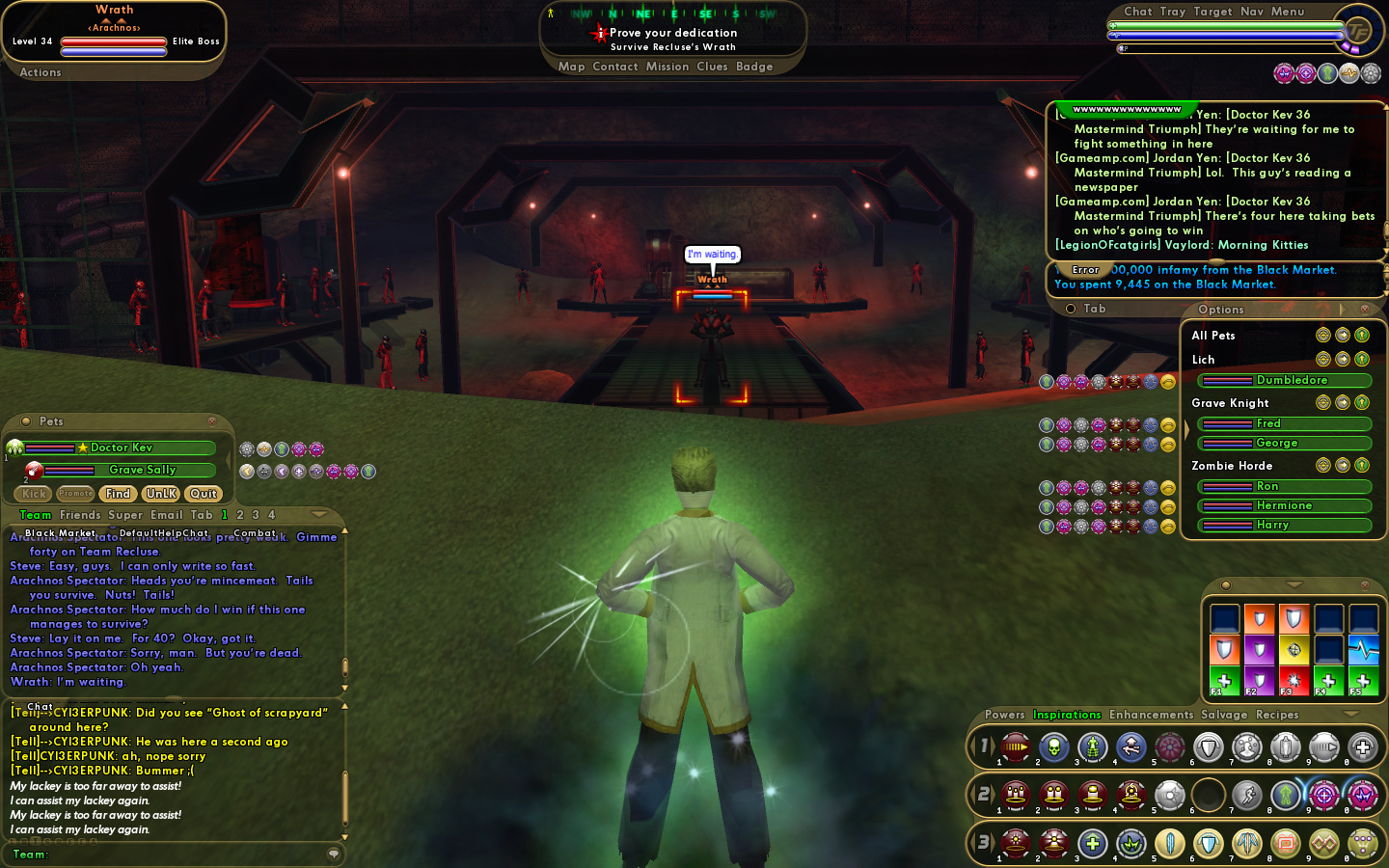Screen dimensions: 1389x868
Task: Open the Badge window
Action: (x=754, y=67)
